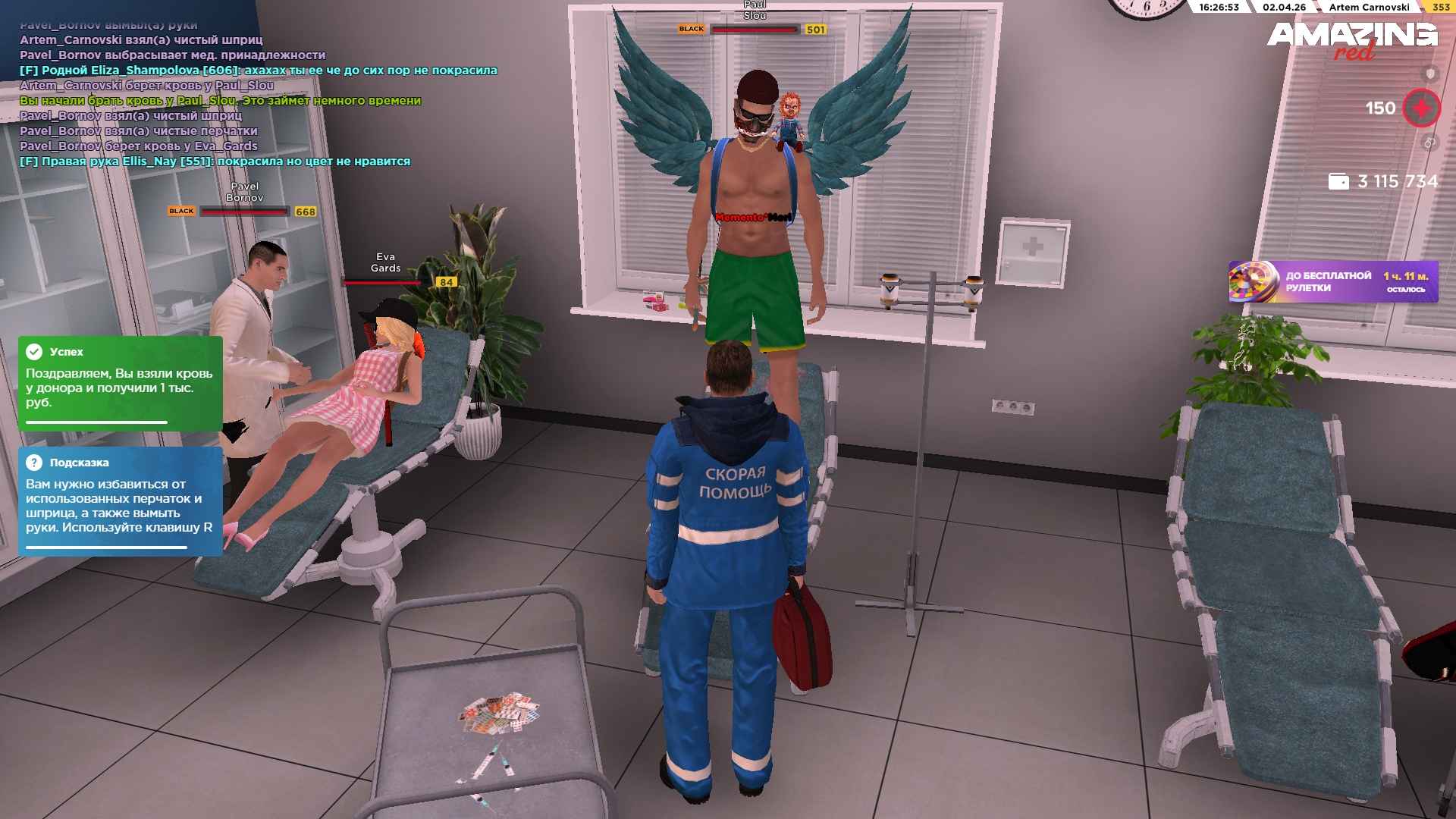
Task: Click the Artem Carnovski player name label
Action: coord(1369,8)
